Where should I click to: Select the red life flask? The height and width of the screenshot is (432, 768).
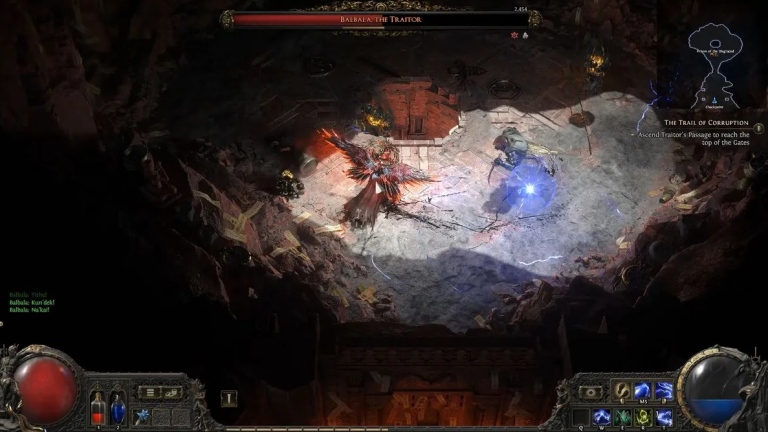coord(98,406)
